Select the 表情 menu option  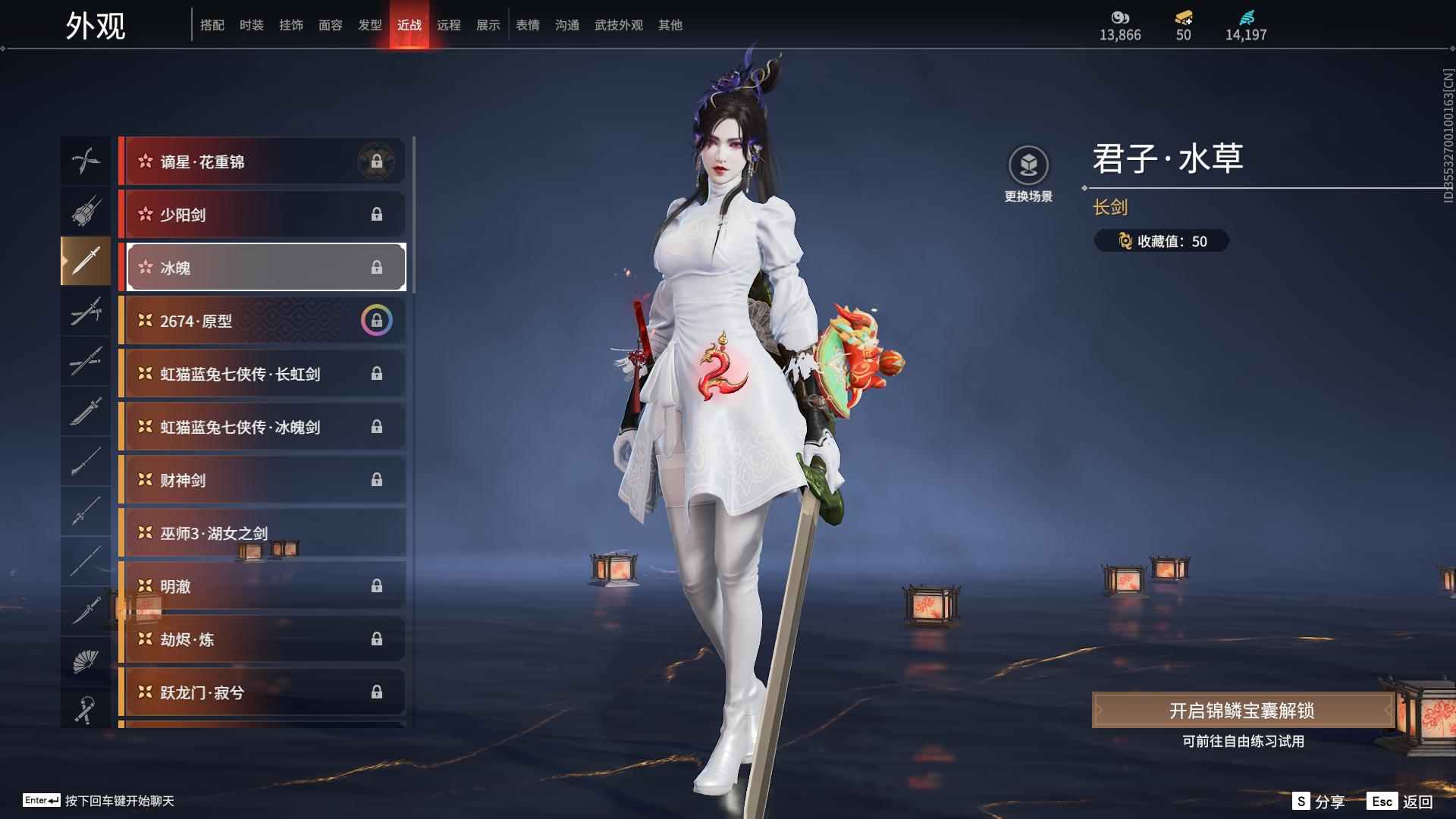coord(527,24)
